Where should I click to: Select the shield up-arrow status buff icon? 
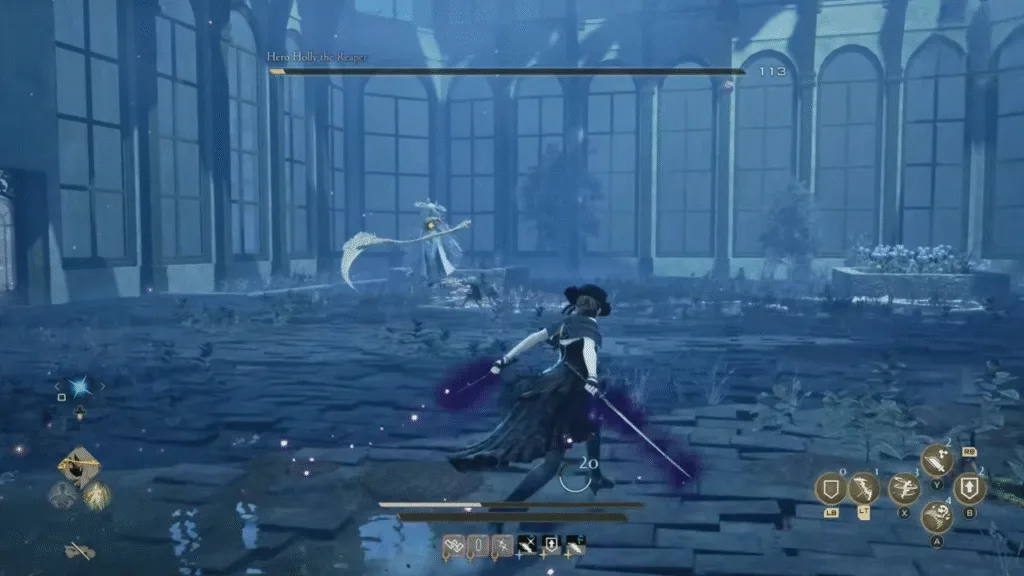550,545
